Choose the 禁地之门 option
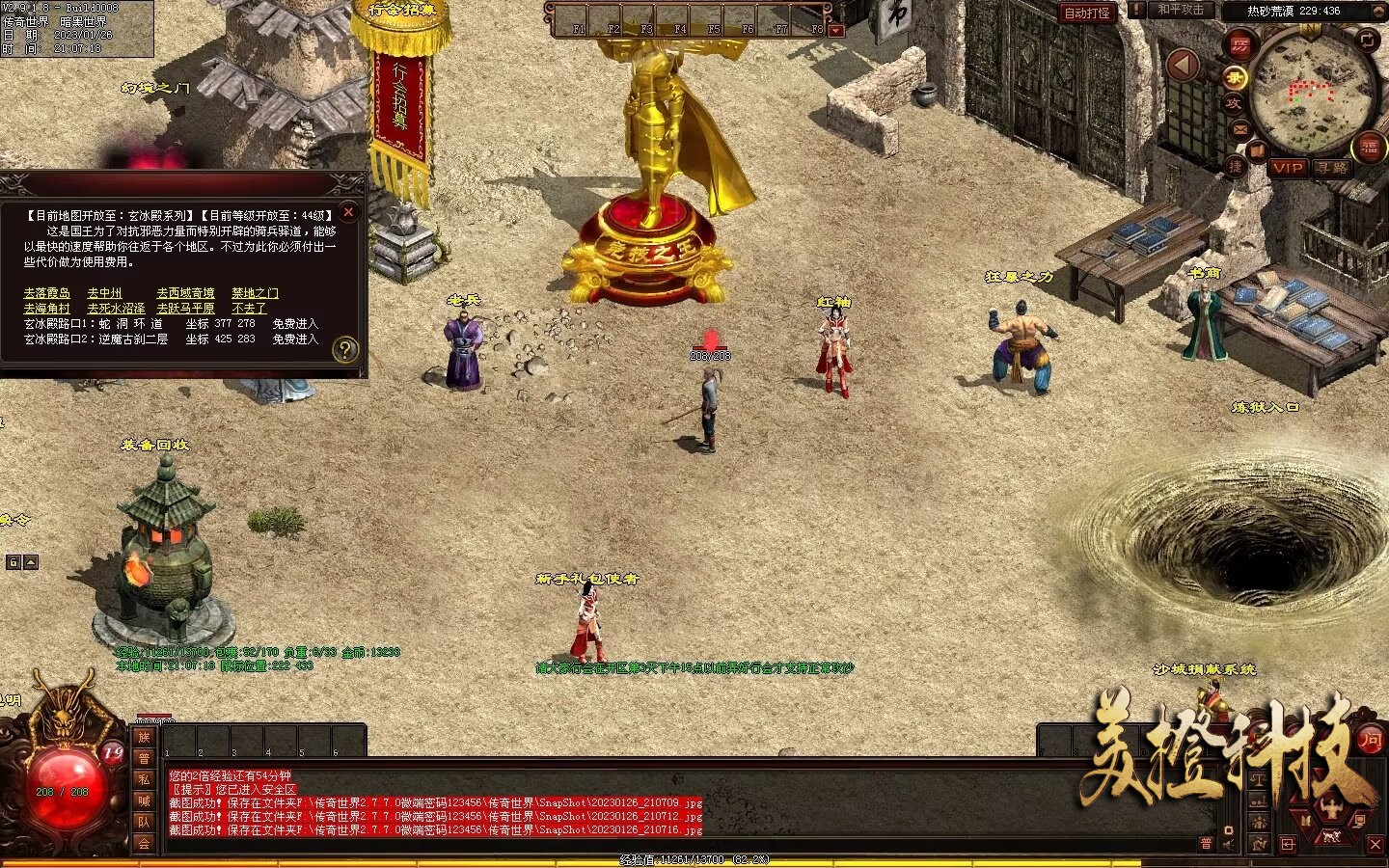 click(255, 293)
